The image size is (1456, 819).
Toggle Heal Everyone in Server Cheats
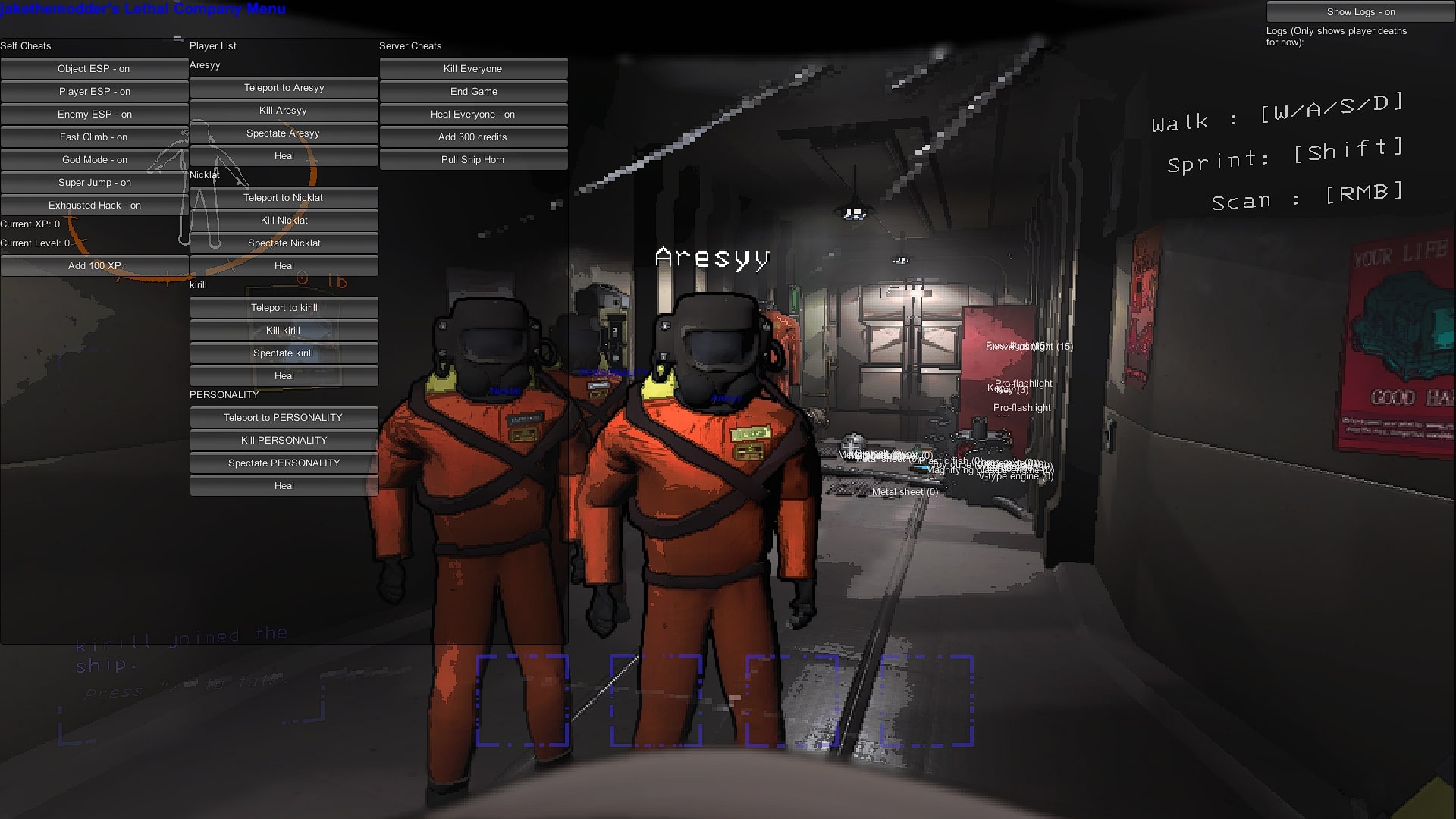[472, 115]
